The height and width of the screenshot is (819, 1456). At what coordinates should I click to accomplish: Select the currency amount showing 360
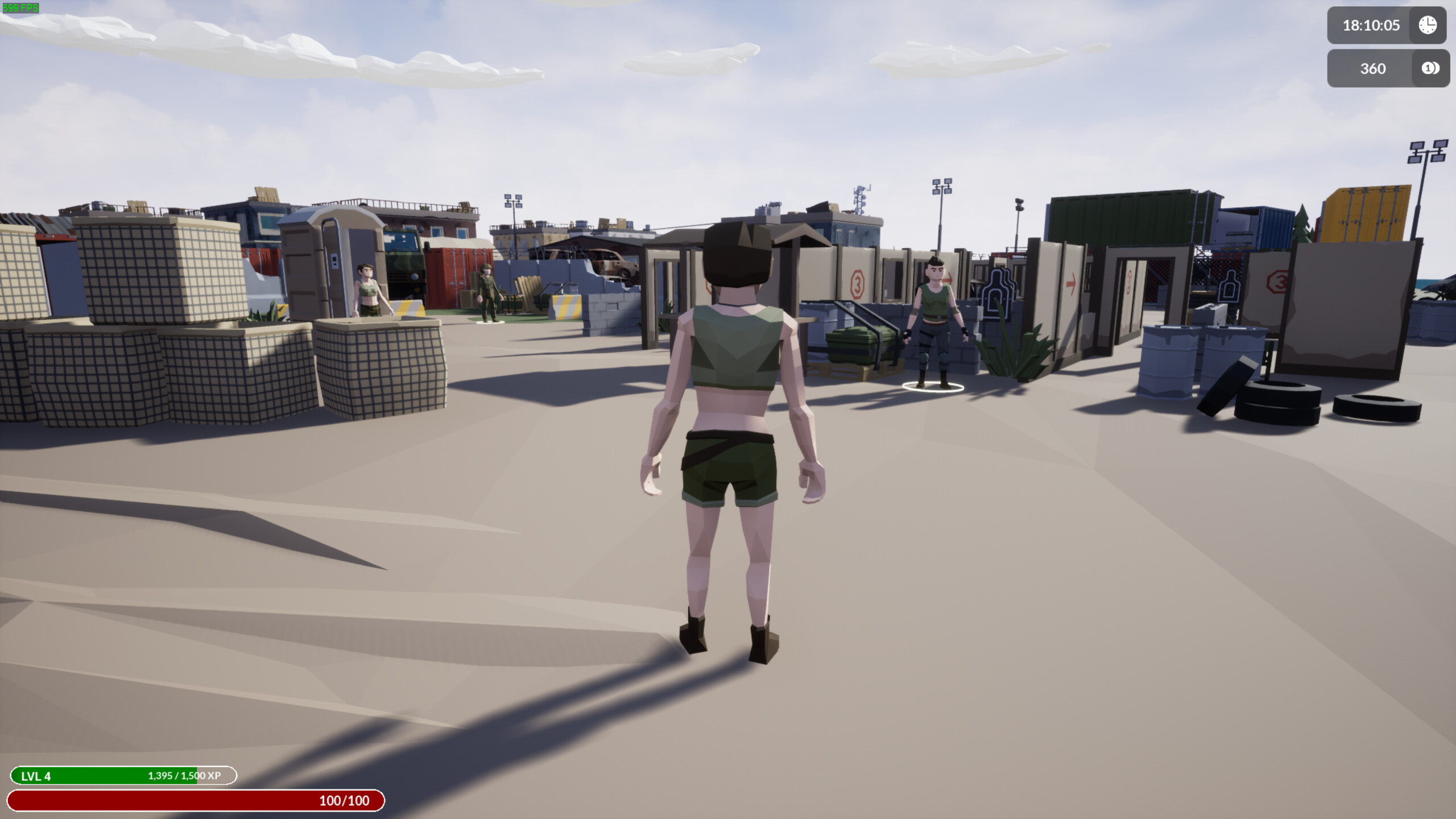[x=1372, y=68]
